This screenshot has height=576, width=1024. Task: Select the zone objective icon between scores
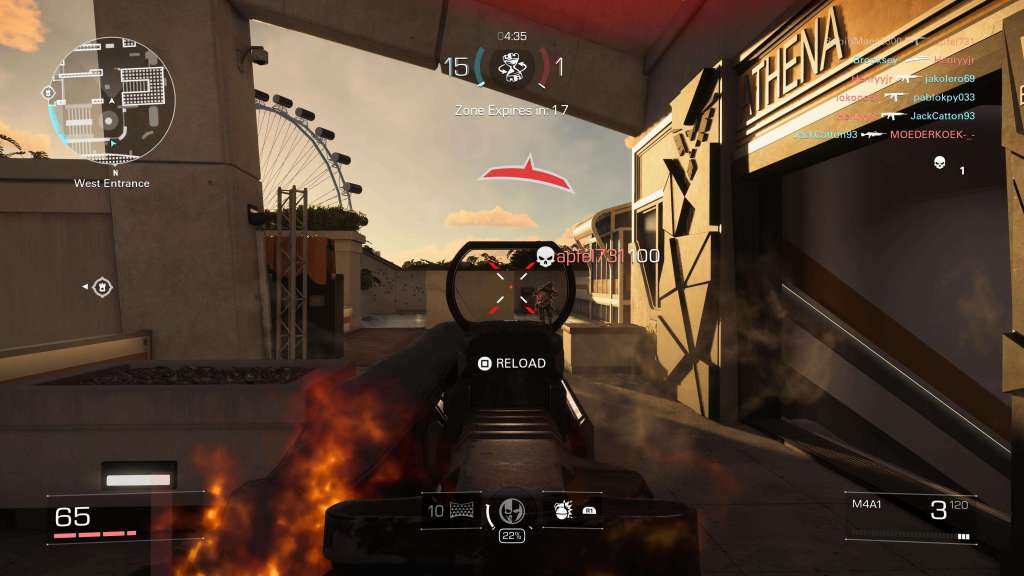[x=512, y=67]
